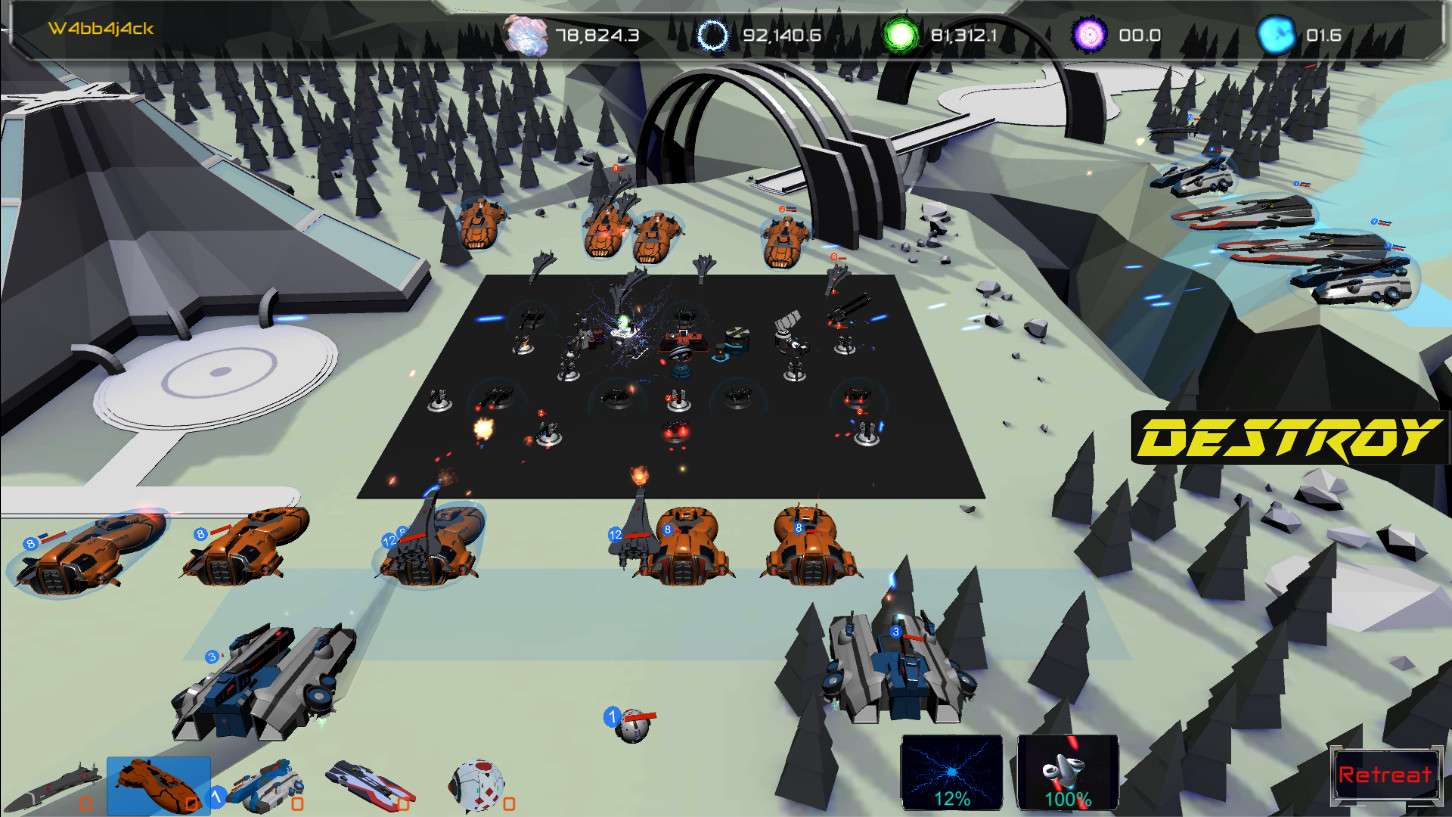Toggle the orange checkbox under the selected orange carrier

click(191, 804)
